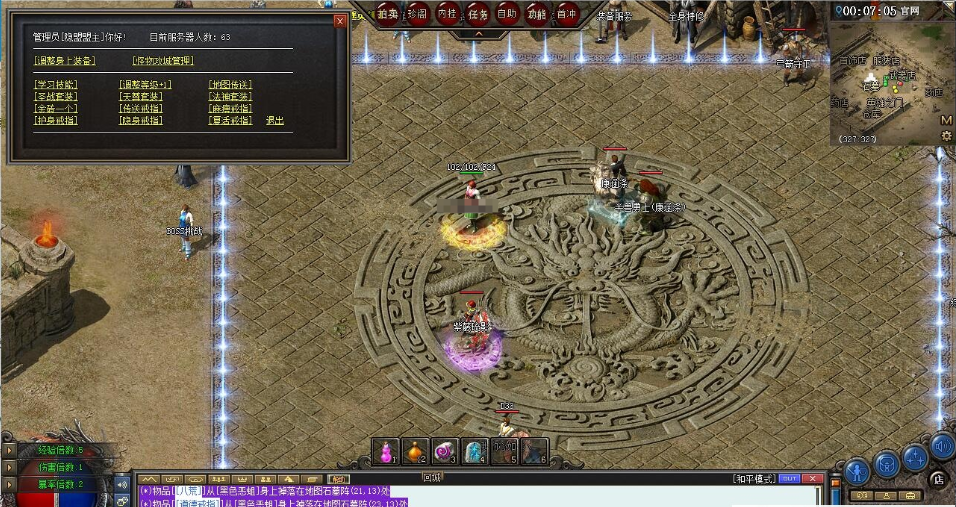Click the round speaker sound button
Image resolution: width=956 pixels, height=507 pixels.
pos(942,446)
